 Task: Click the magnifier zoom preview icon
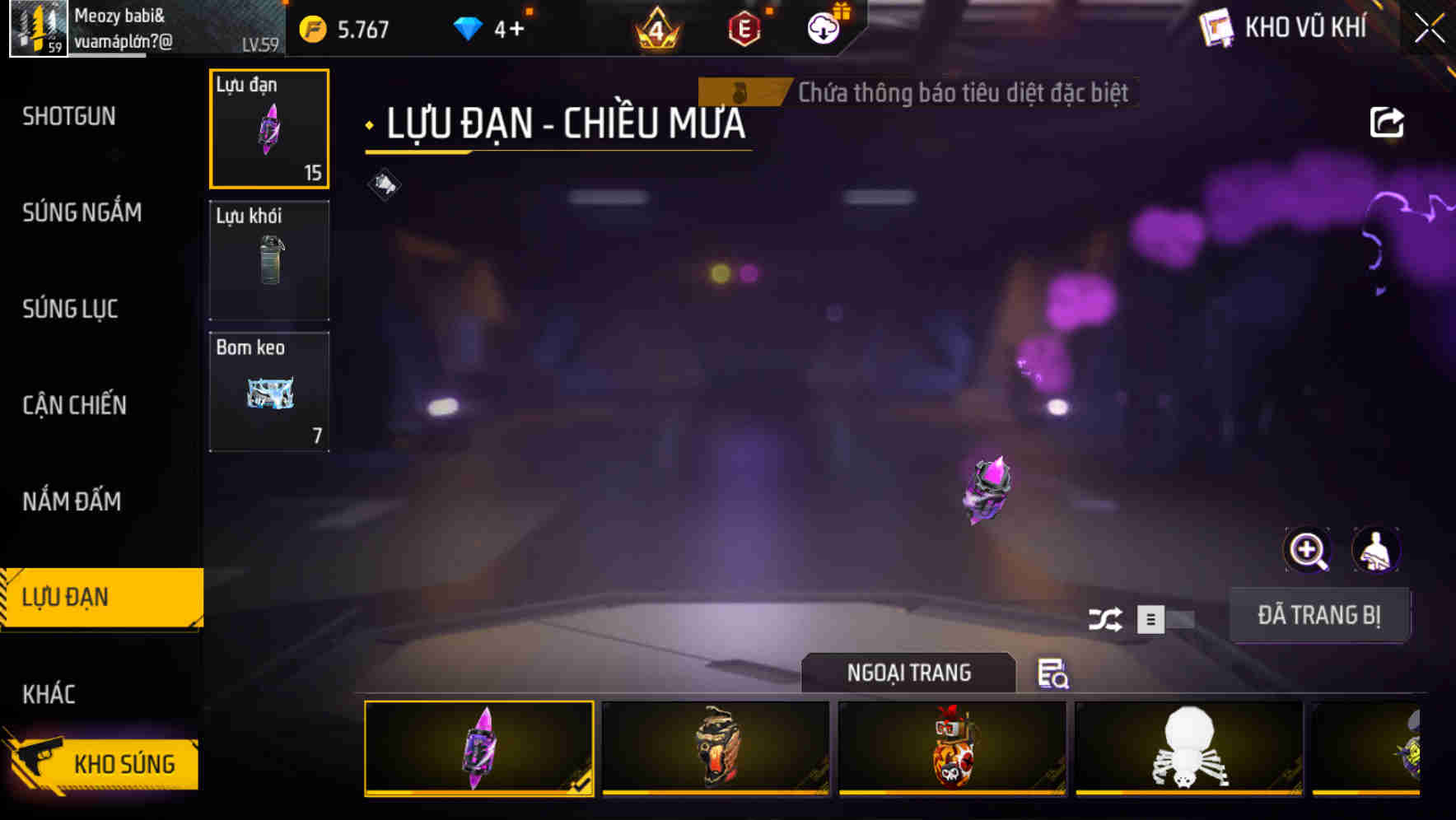[1306, 550]
